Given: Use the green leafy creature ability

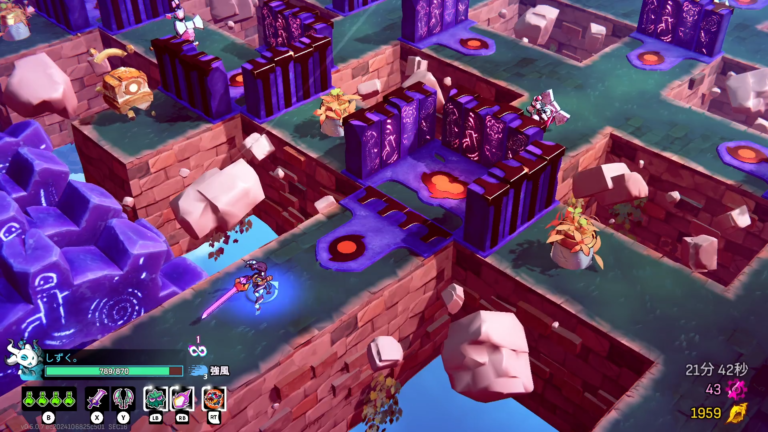Looking at the screenshot, I should pyautogui.click(x=155, y=398).
